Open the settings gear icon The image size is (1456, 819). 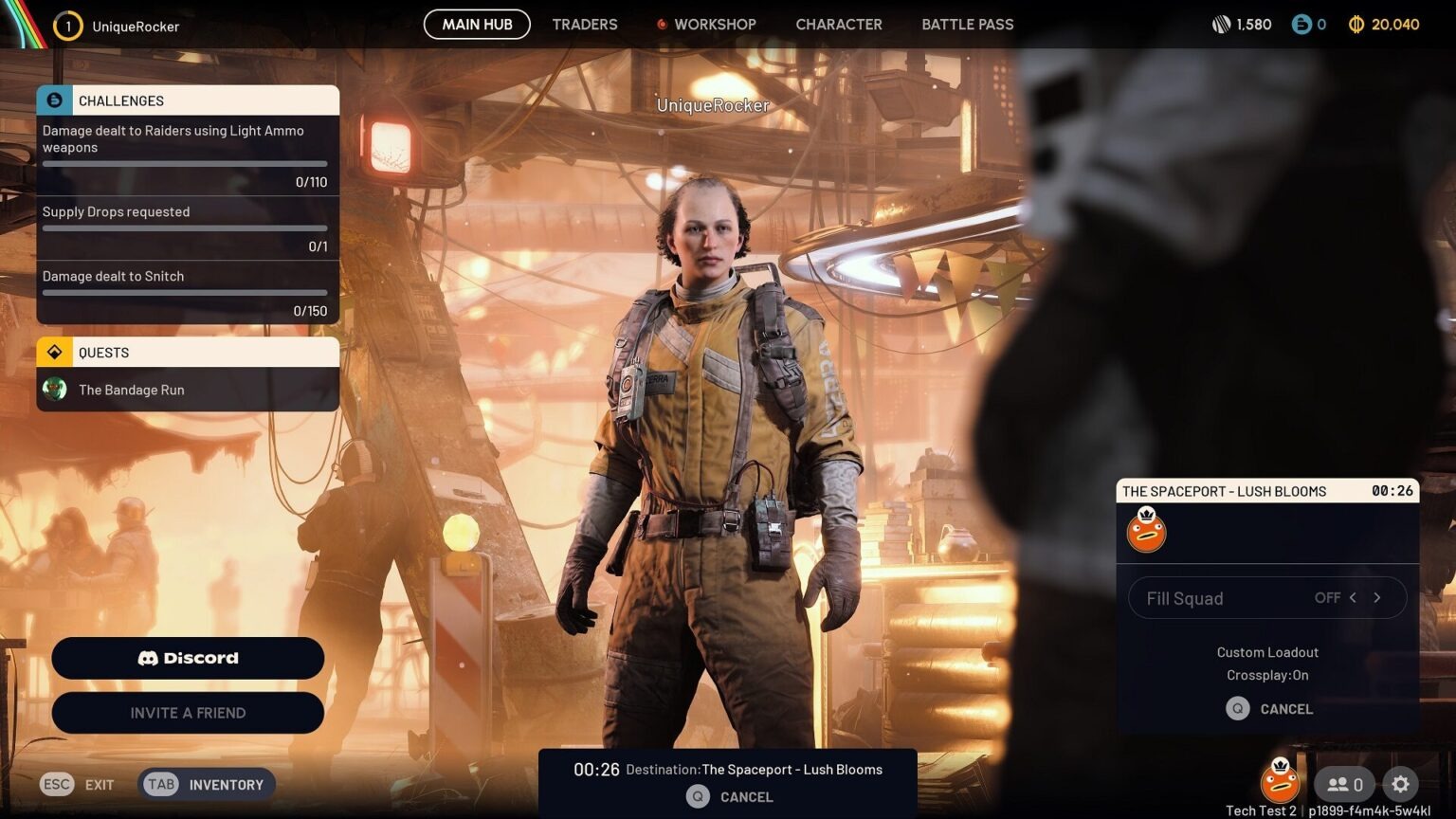1400,784
